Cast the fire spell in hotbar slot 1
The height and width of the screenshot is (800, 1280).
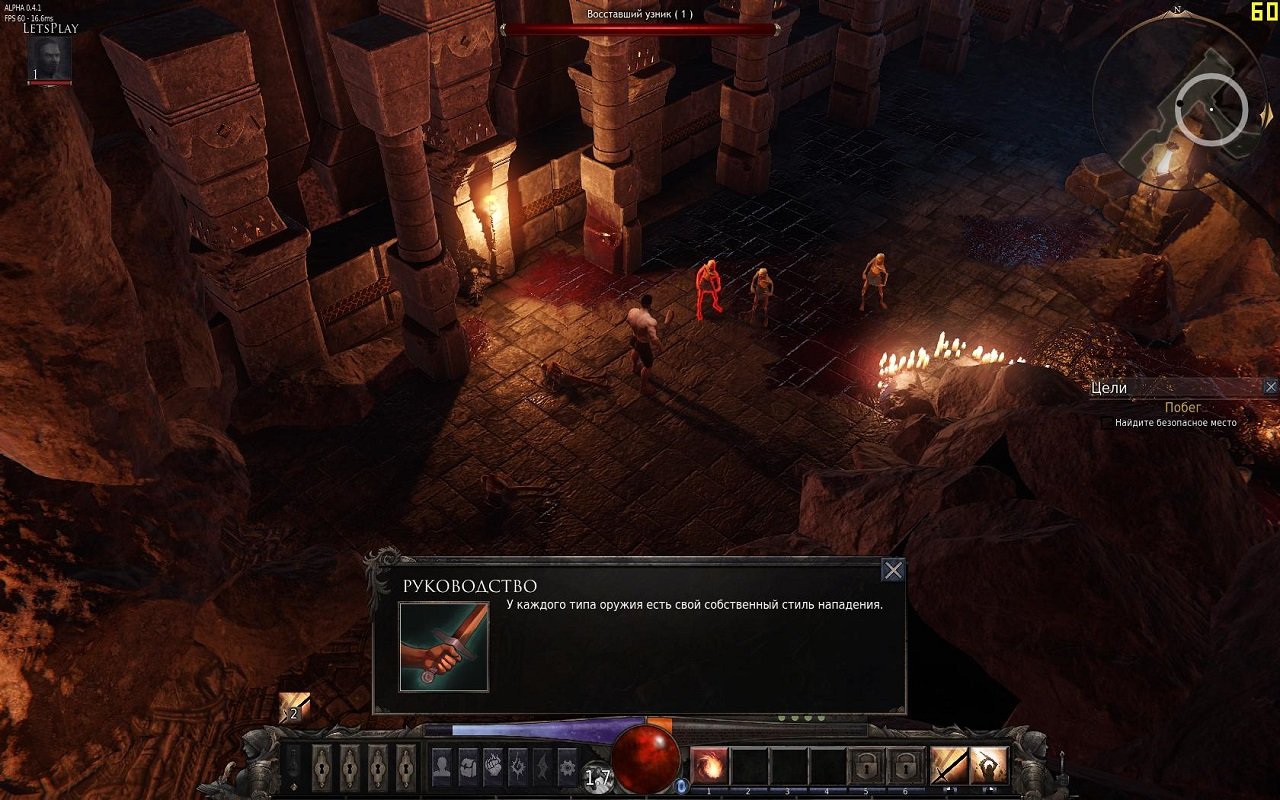[x=711, y=764]
